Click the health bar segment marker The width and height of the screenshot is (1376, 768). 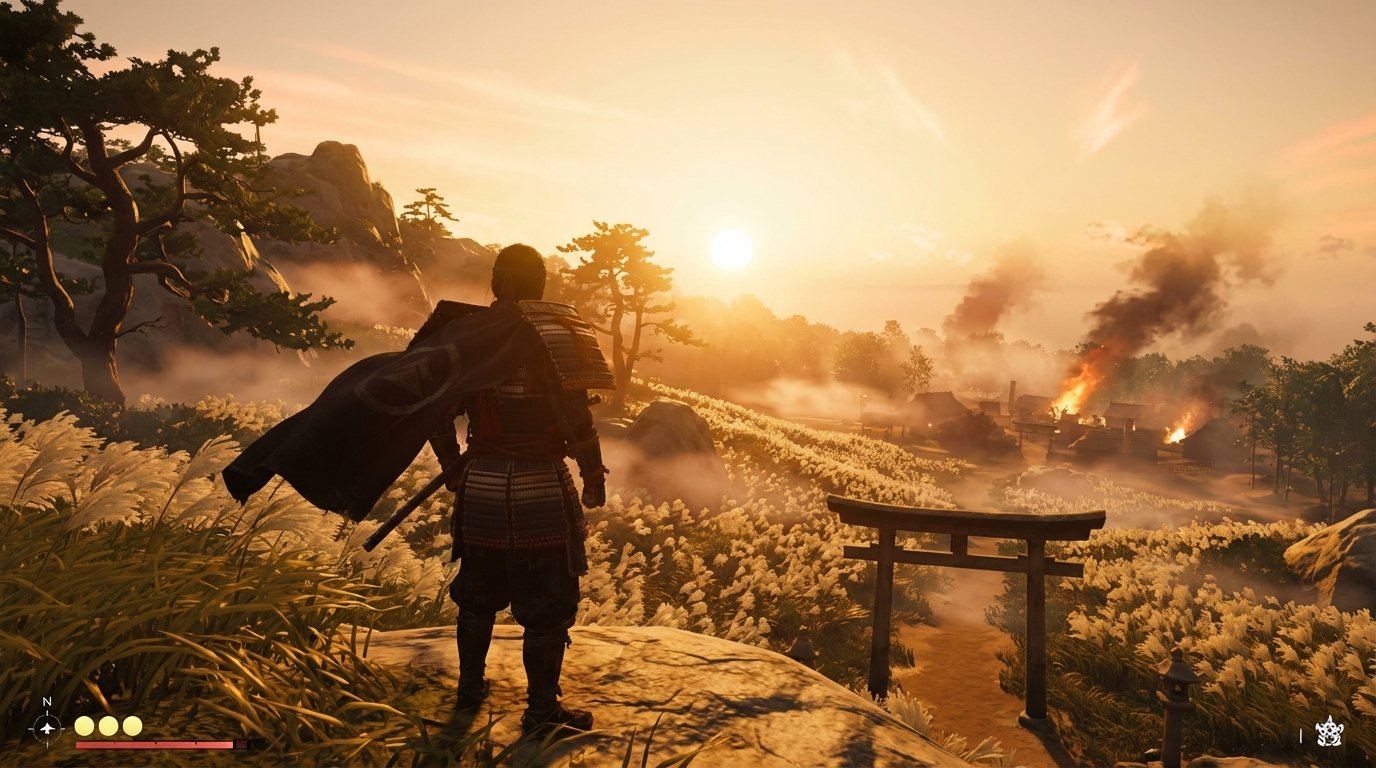155,743
